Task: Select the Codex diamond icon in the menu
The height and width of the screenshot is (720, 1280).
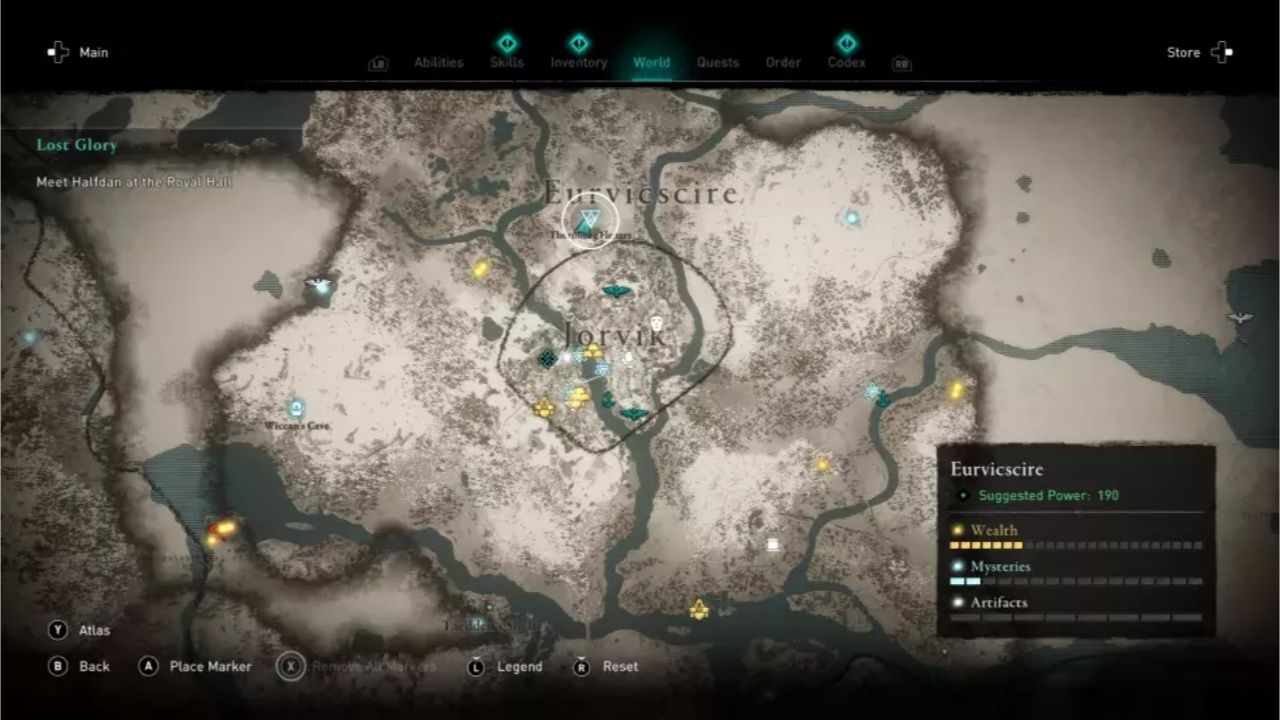Action: [846, 45]
